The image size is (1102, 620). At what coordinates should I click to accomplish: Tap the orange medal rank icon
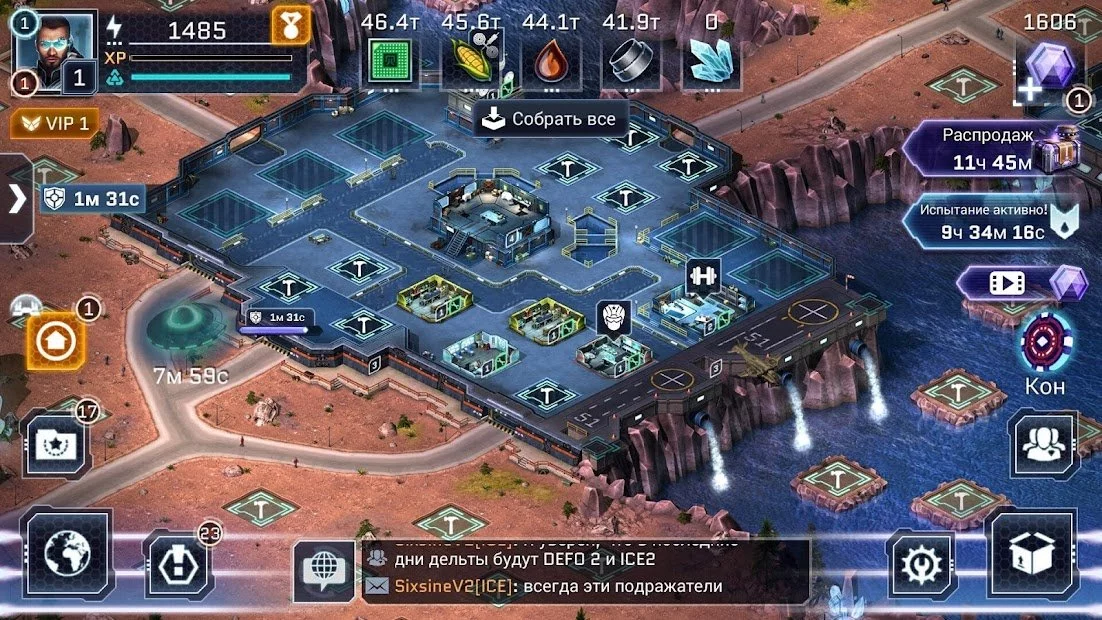[290, 24]
